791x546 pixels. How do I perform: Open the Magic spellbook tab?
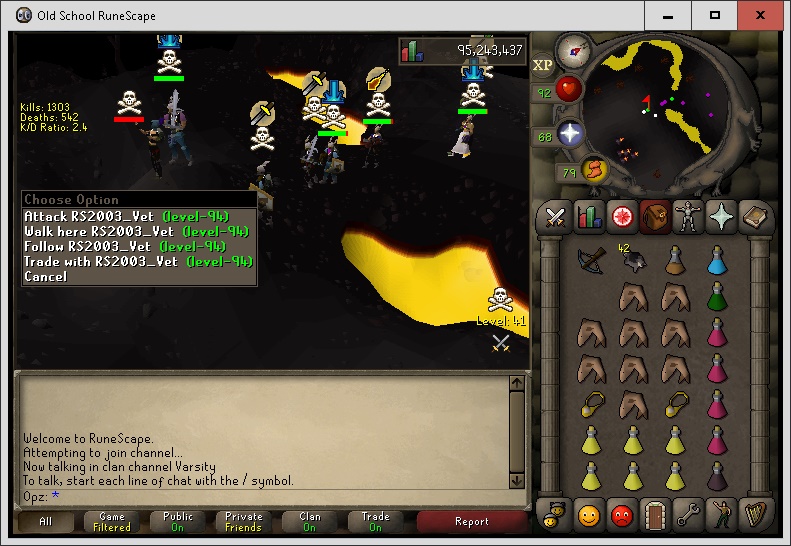[753, 217]
